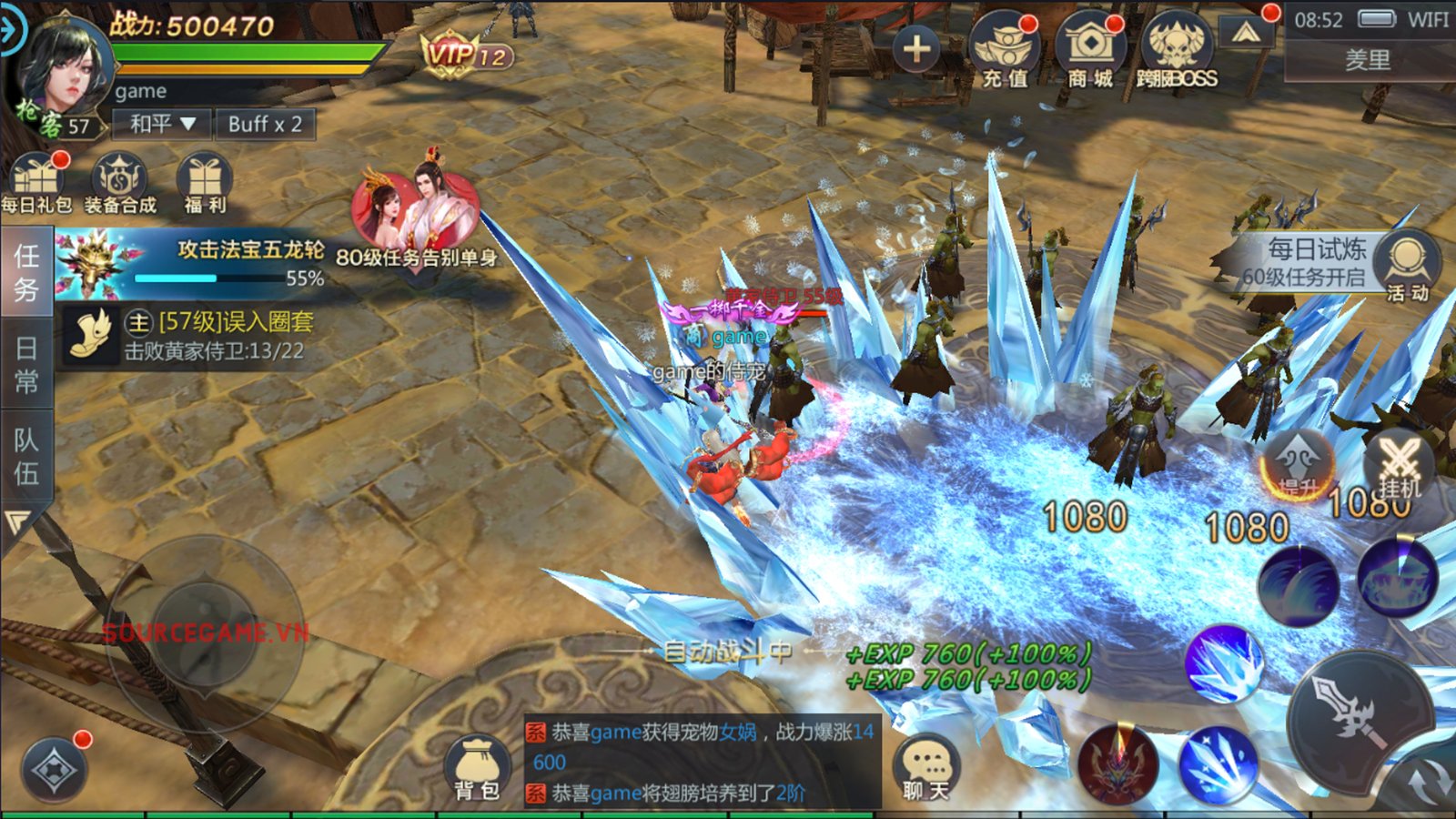1456x819 pixels.
Task: Open the 商城 mall
Action: (1090, 51)
